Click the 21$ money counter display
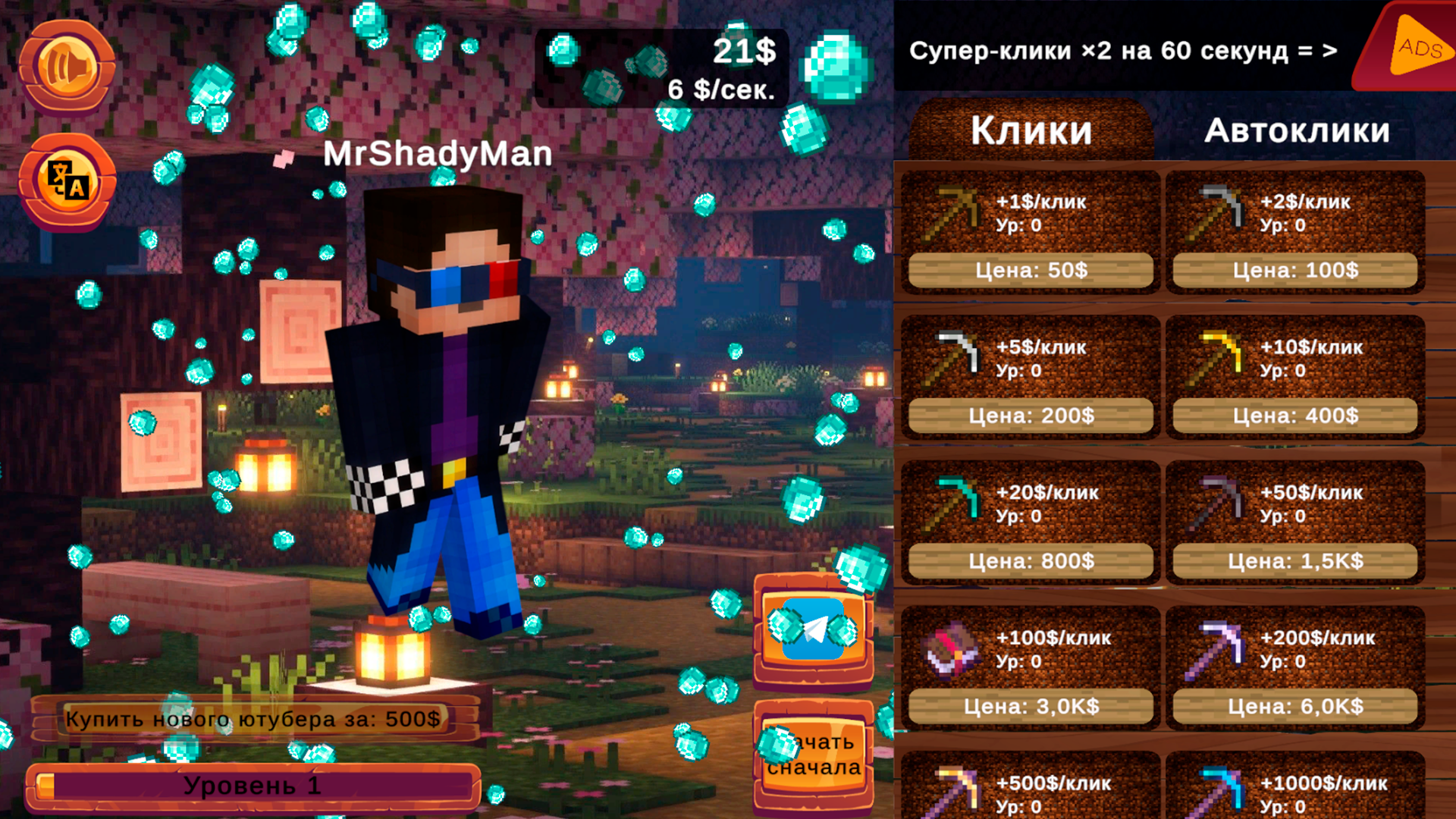Screen dimensions: 1456x819 click(x=741, y=52)
